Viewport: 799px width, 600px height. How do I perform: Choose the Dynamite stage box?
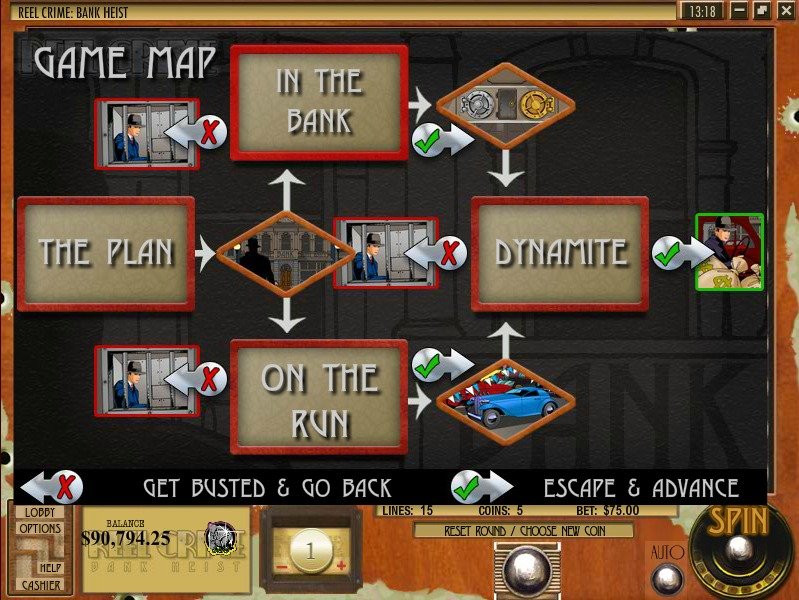pos(559,253)
